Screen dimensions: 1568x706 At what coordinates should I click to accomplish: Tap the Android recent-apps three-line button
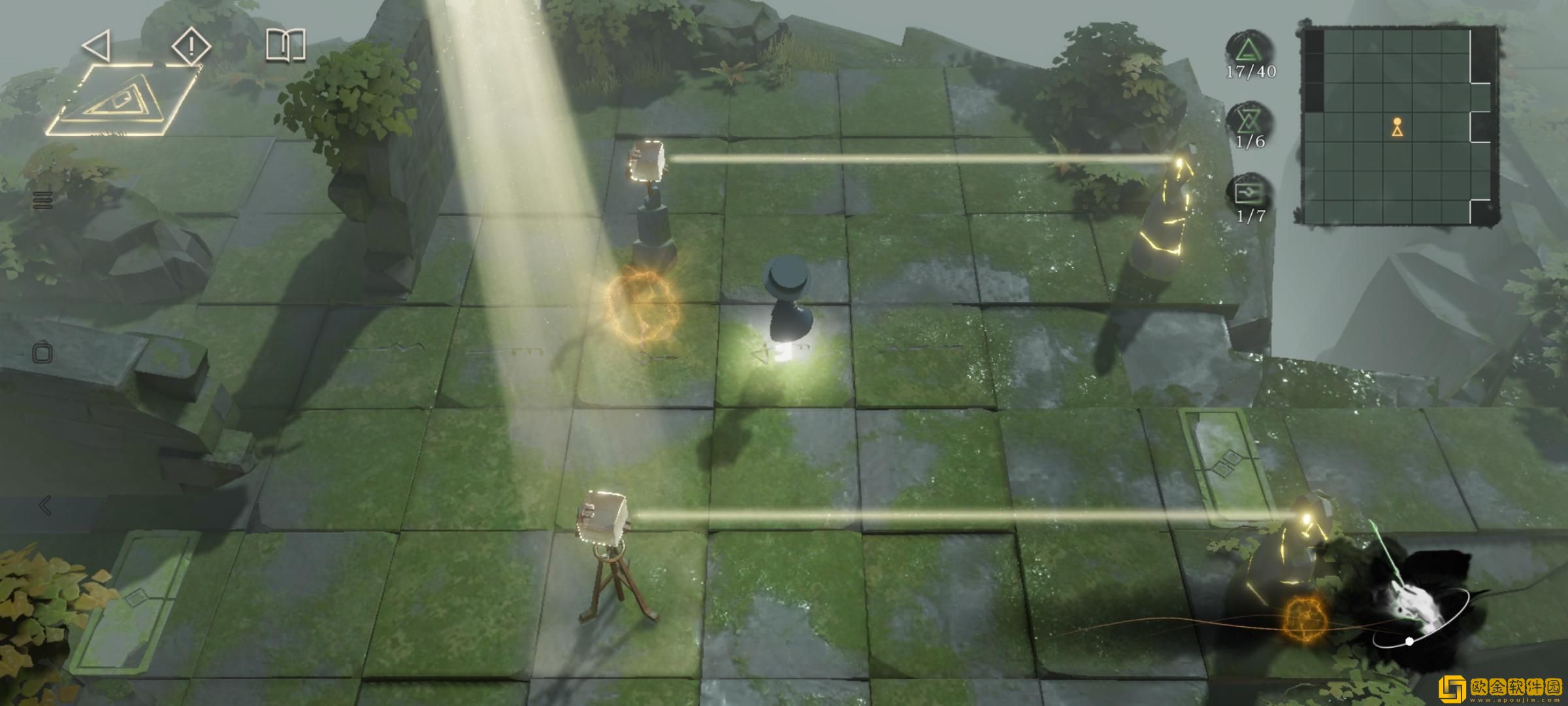tap(43, 200)
